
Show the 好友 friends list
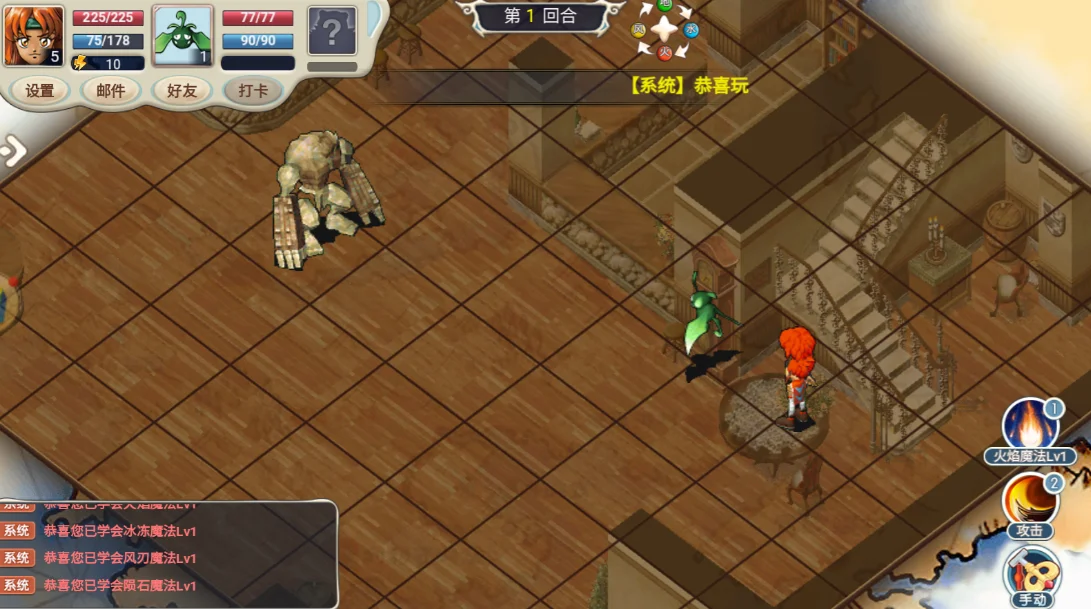tap(182, 91)
